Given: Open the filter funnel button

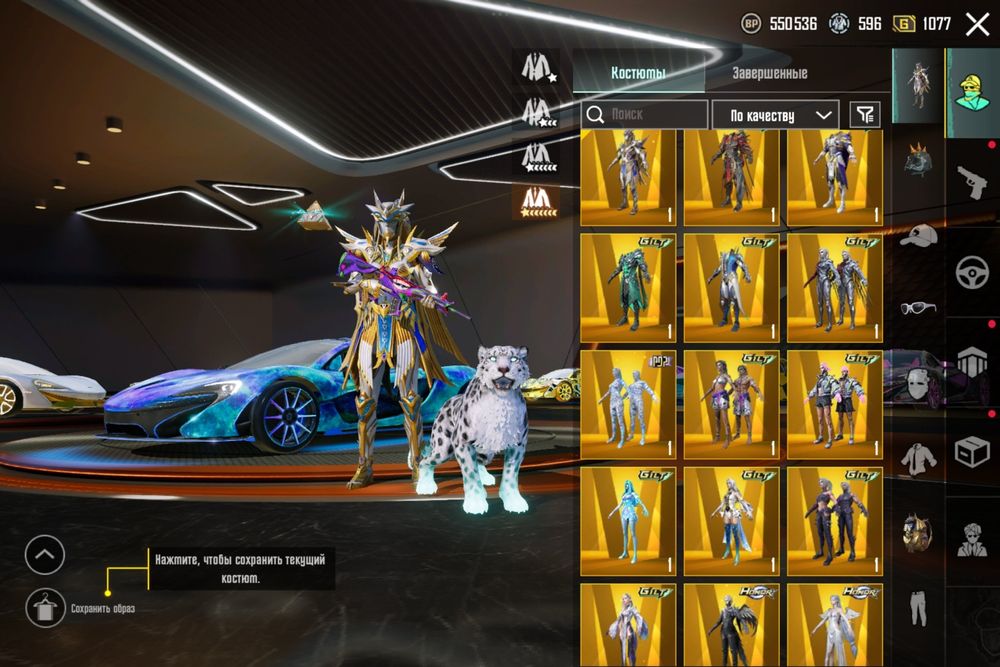Looking at the screenshot, I should pyautogui.click(x=865, y=115).
